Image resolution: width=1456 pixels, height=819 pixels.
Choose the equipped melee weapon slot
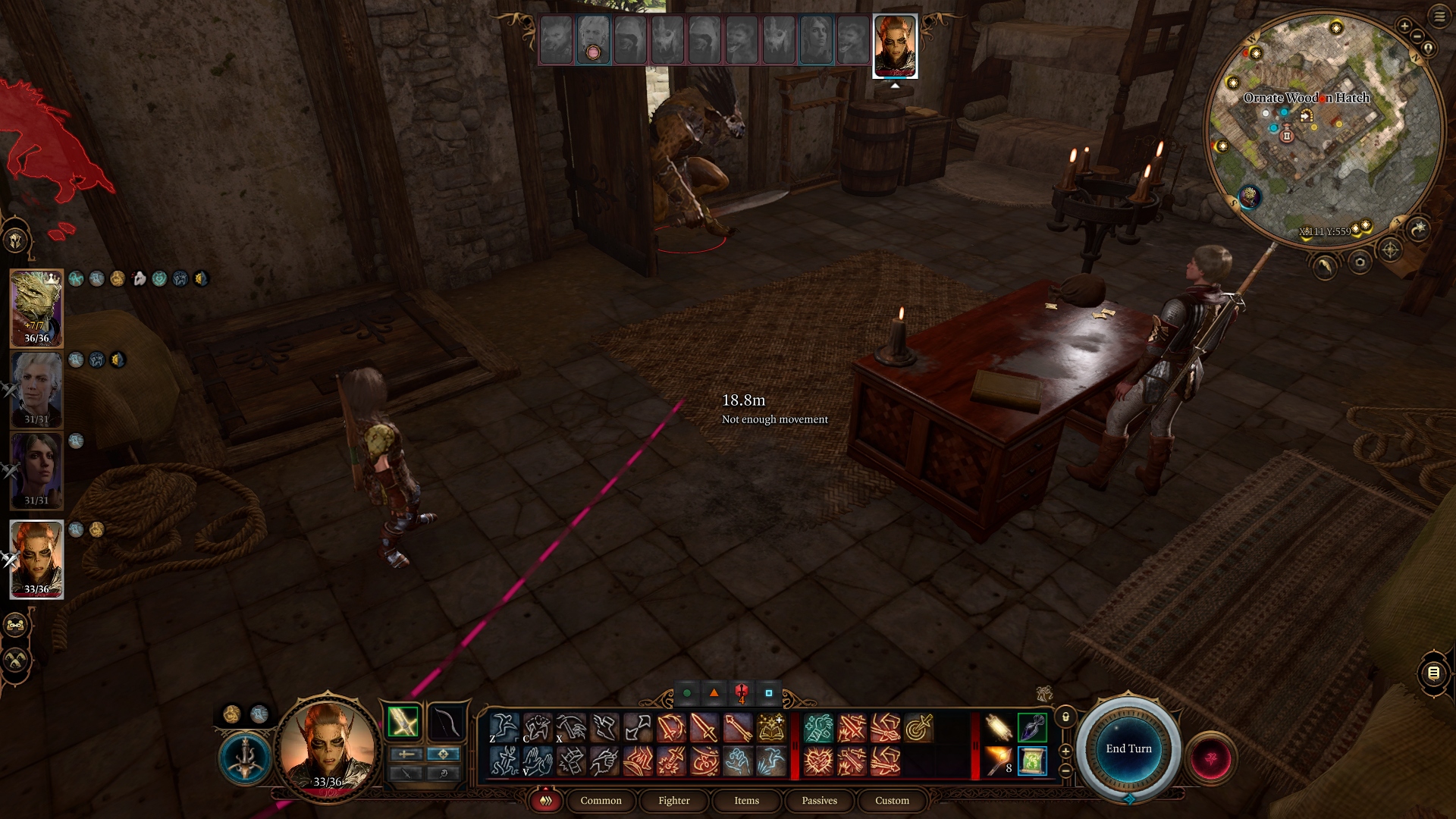coord(403,721)
